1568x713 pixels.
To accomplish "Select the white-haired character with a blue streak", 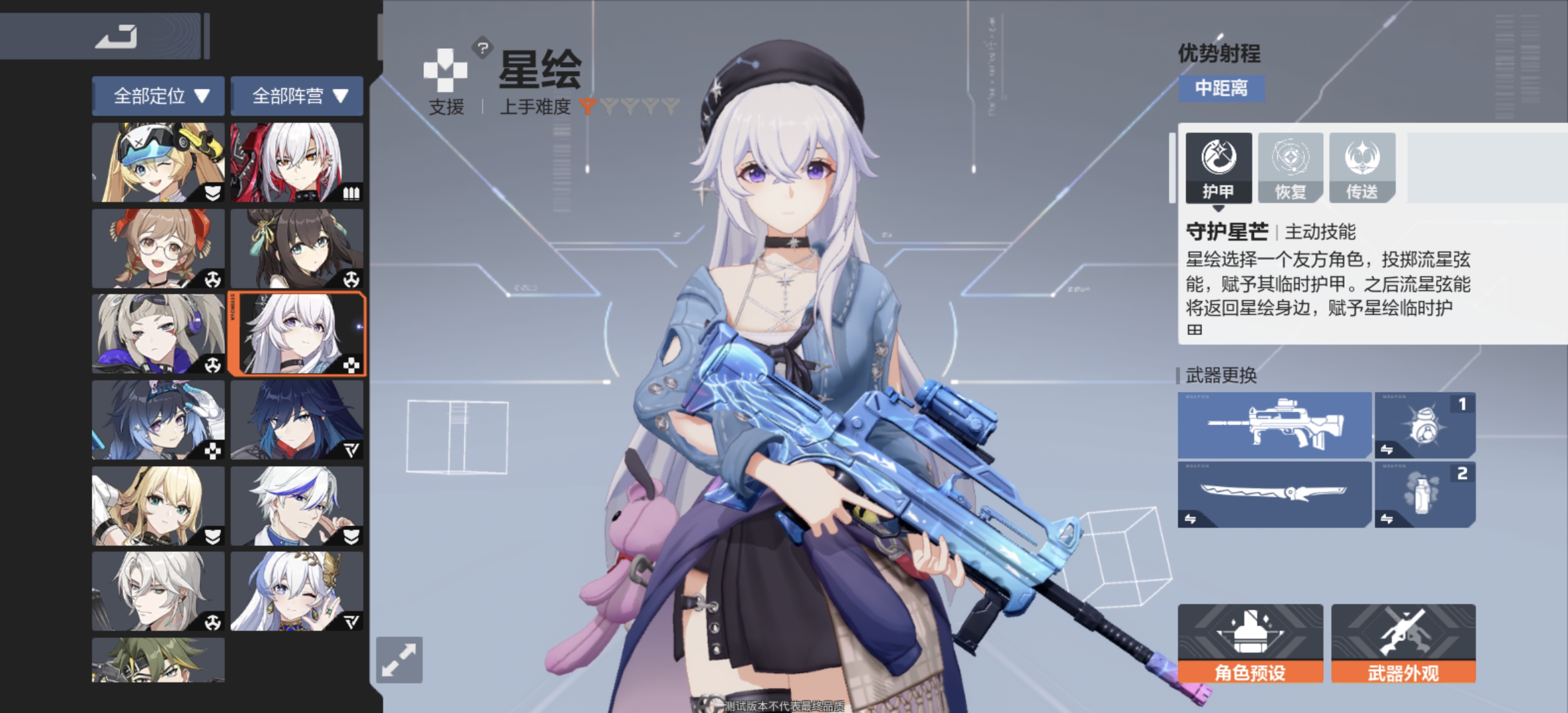I will coord(296,506).
